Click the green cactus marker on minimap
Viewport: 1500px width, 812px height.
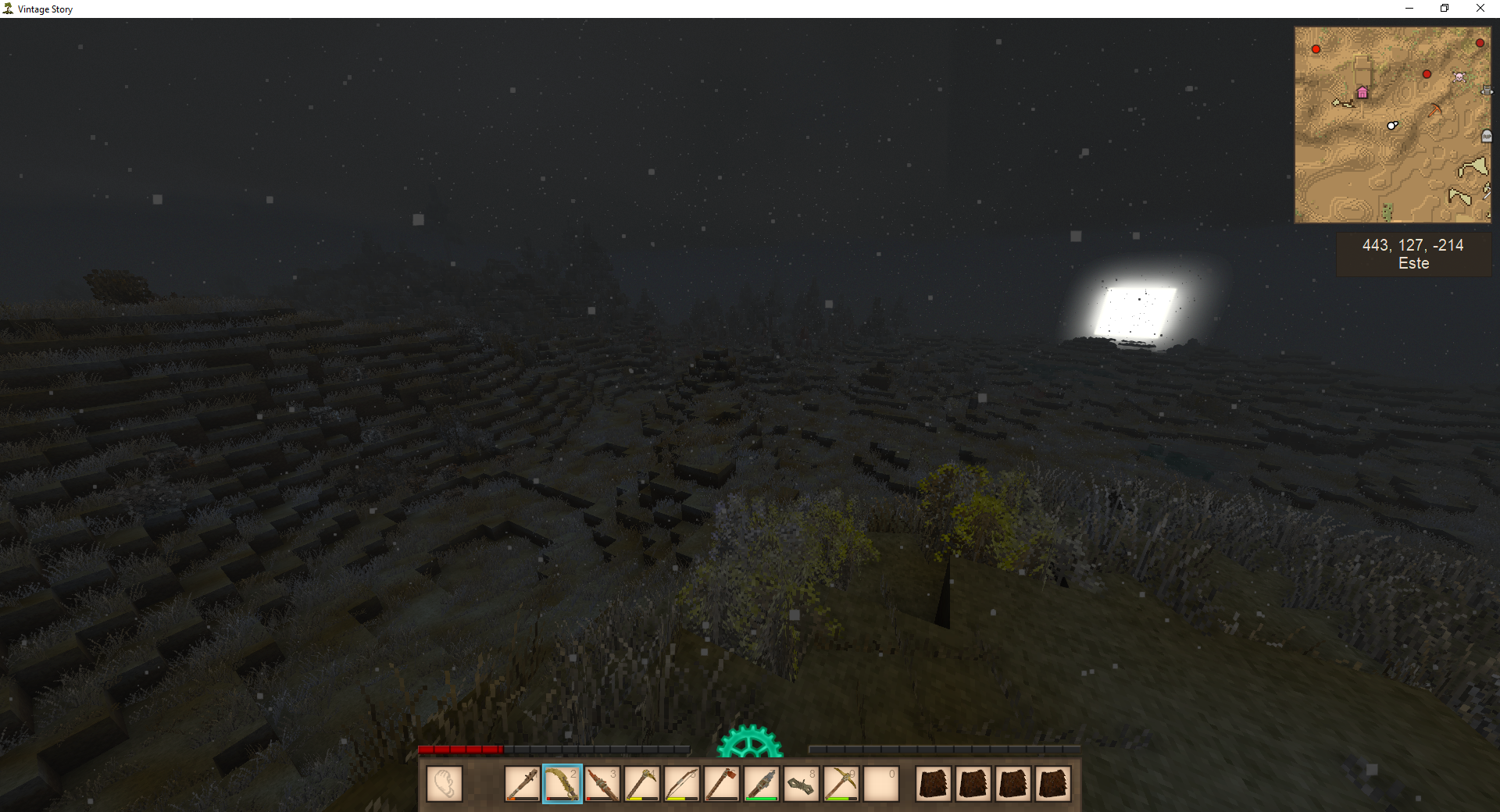(1387, 211)
